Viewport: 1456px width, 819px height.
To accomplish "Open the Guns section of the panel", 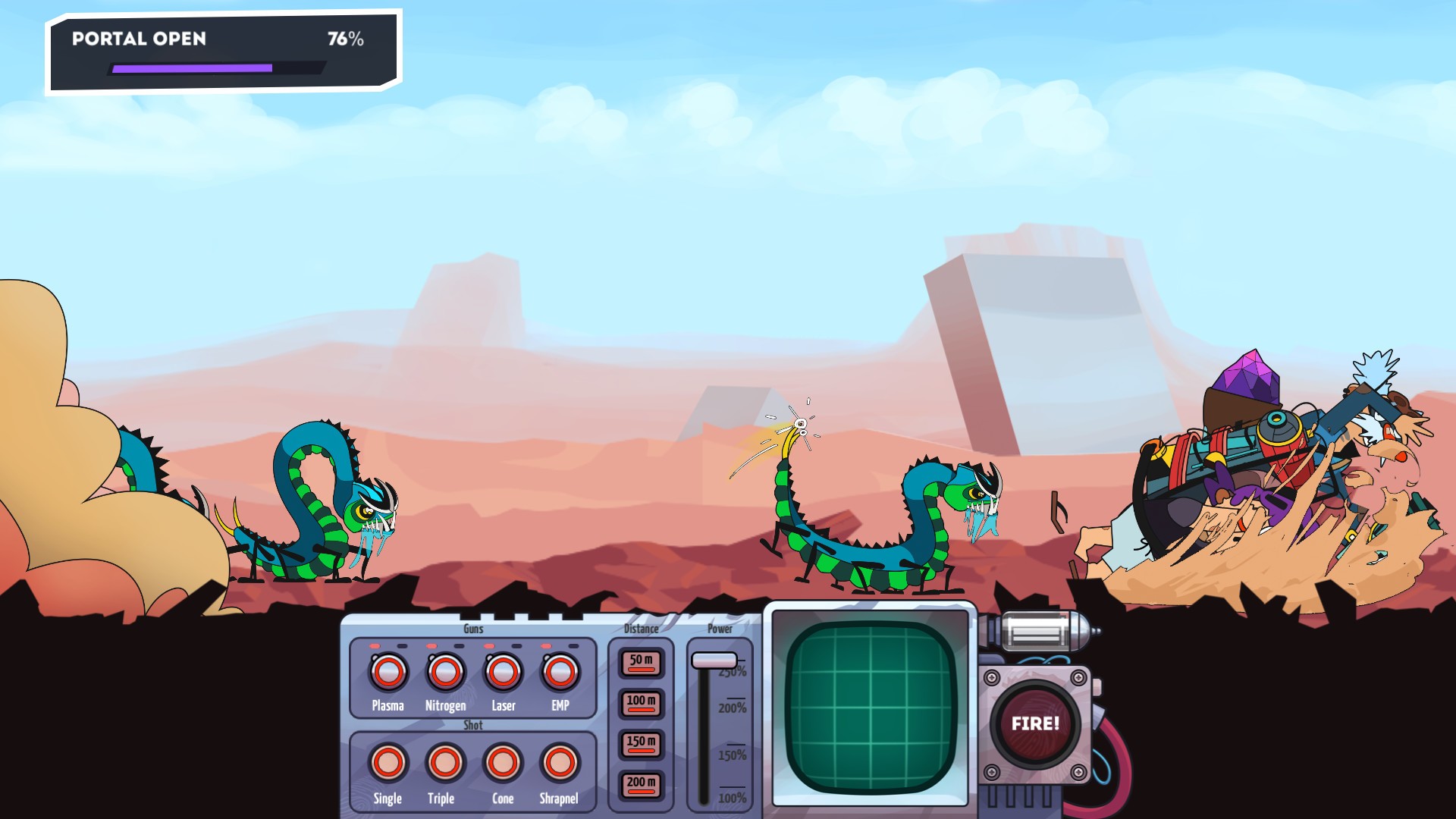I will 472,629.
